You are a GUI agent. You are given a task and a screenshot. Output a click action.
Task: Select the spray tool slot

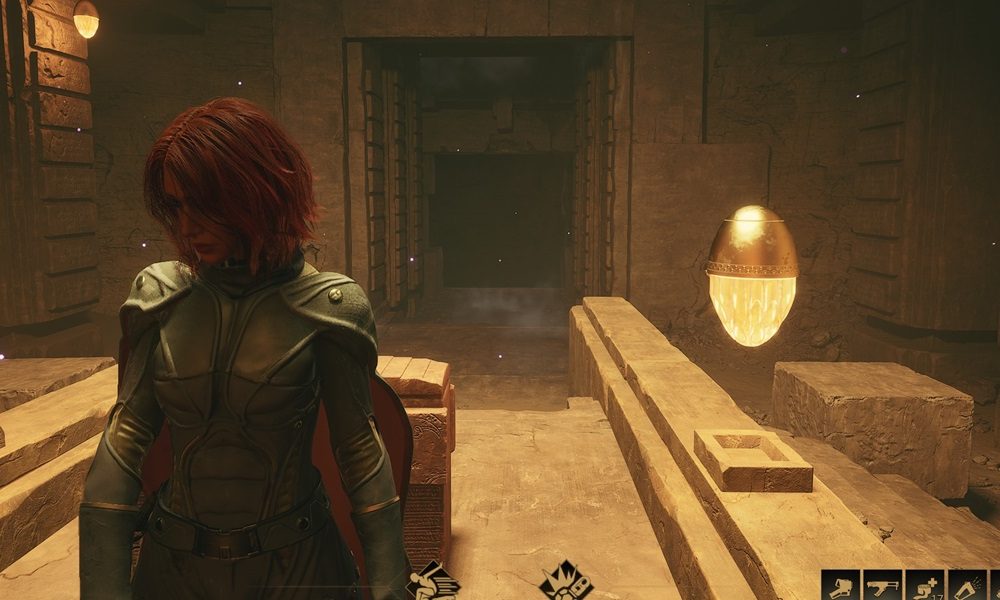tap(967, 586)
